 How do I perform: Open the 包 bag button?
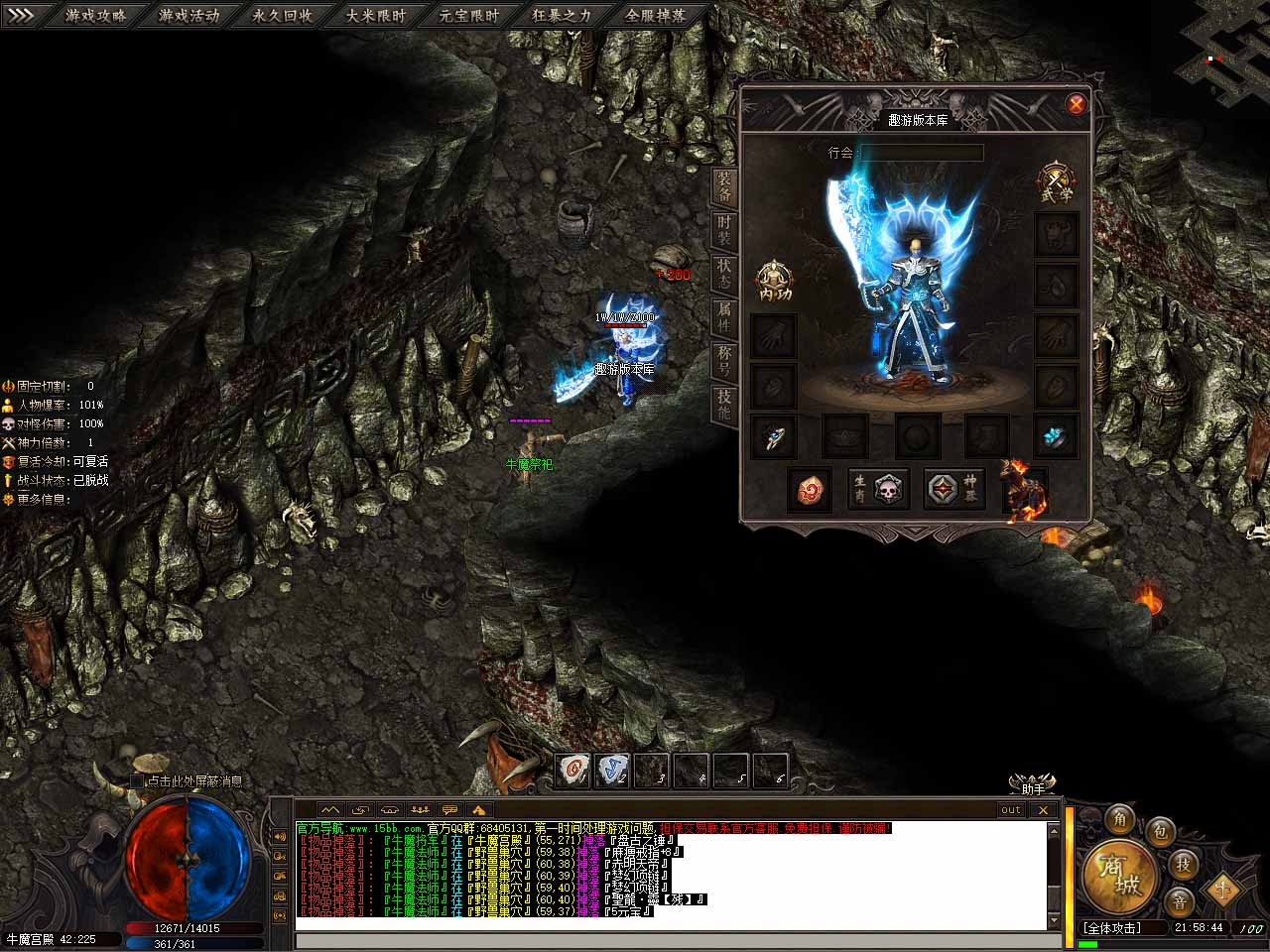tap(1159, 832)
